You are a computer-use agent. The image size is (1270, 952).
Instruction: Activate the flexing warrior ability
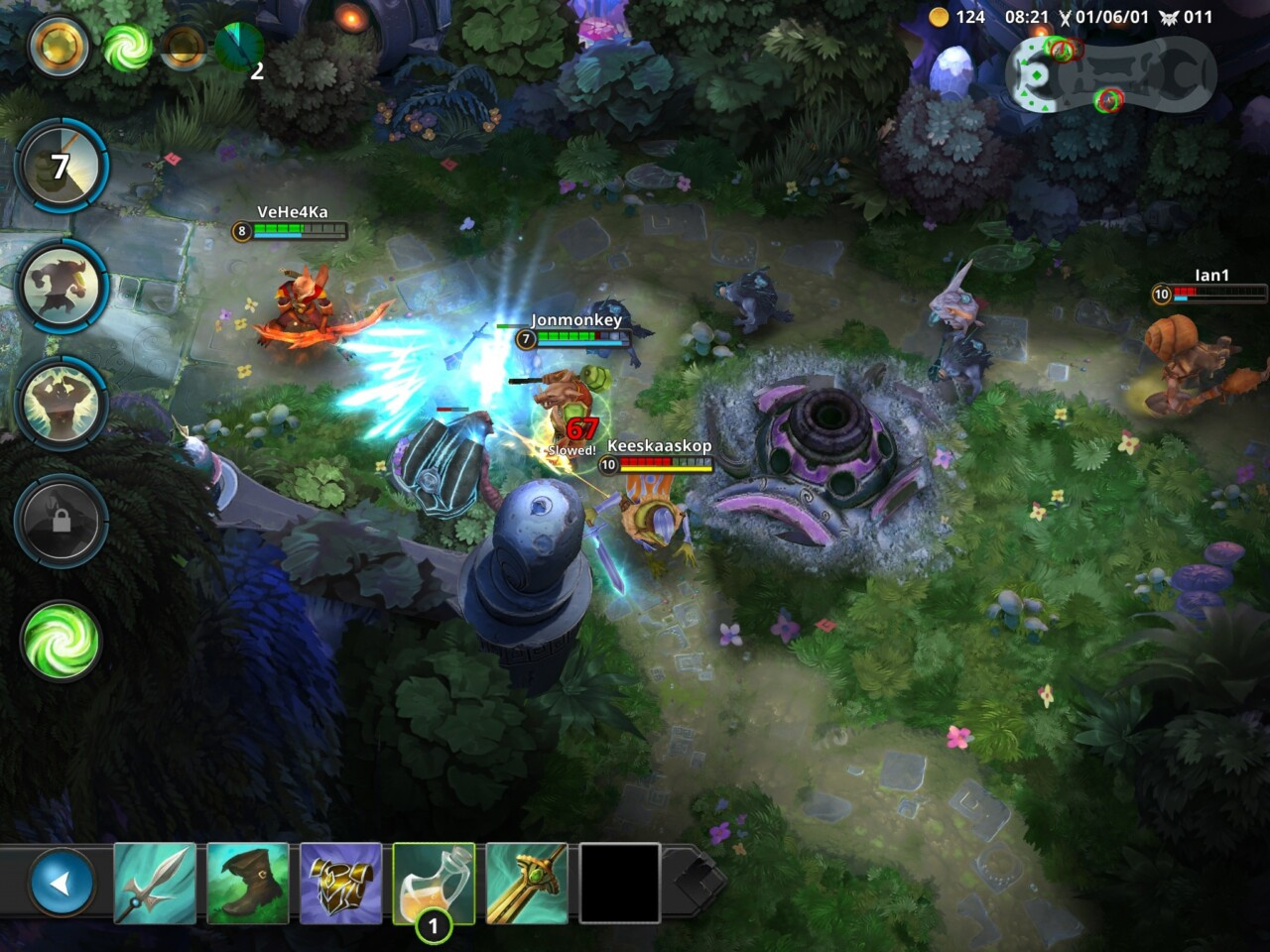[63, 404]
